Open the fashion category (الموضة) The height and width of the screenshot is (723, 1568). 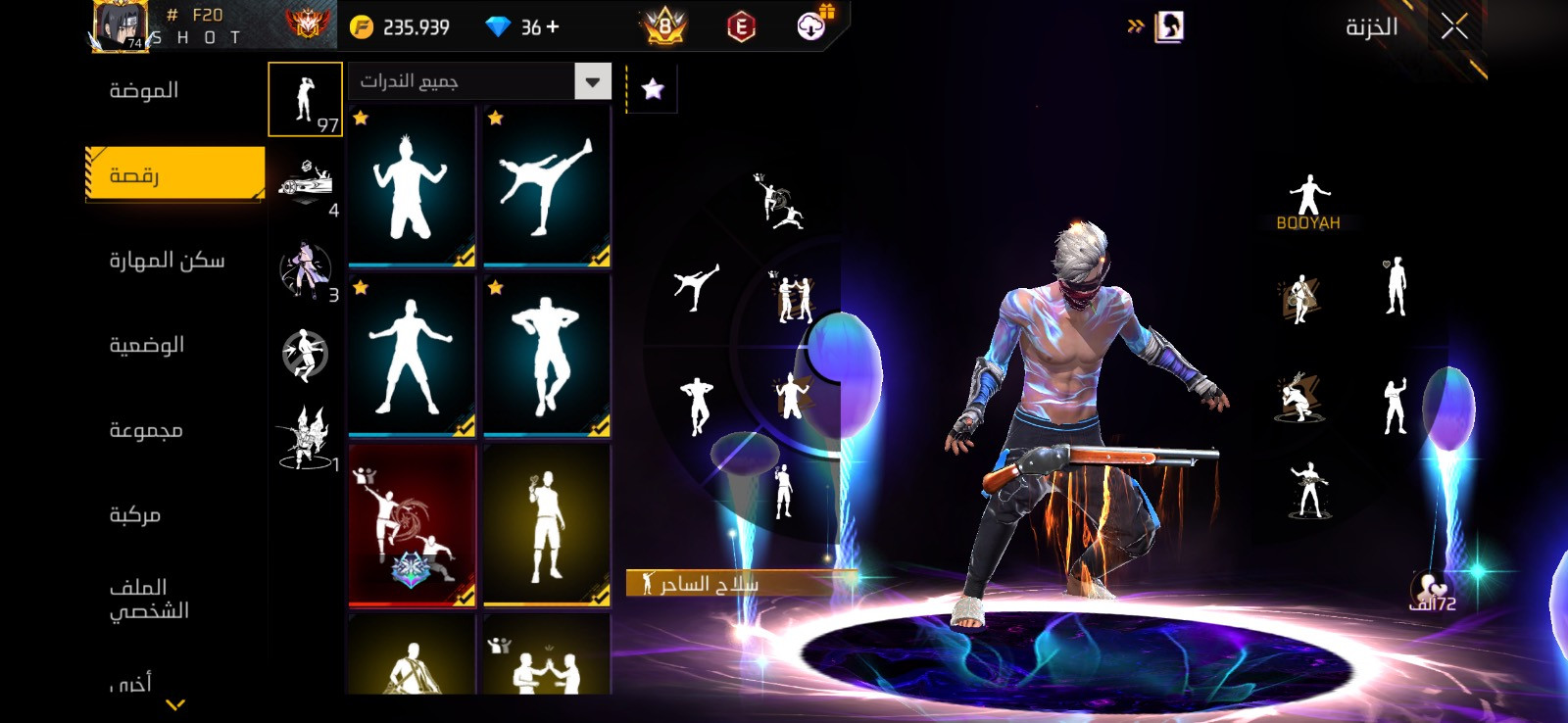(143, 91)
